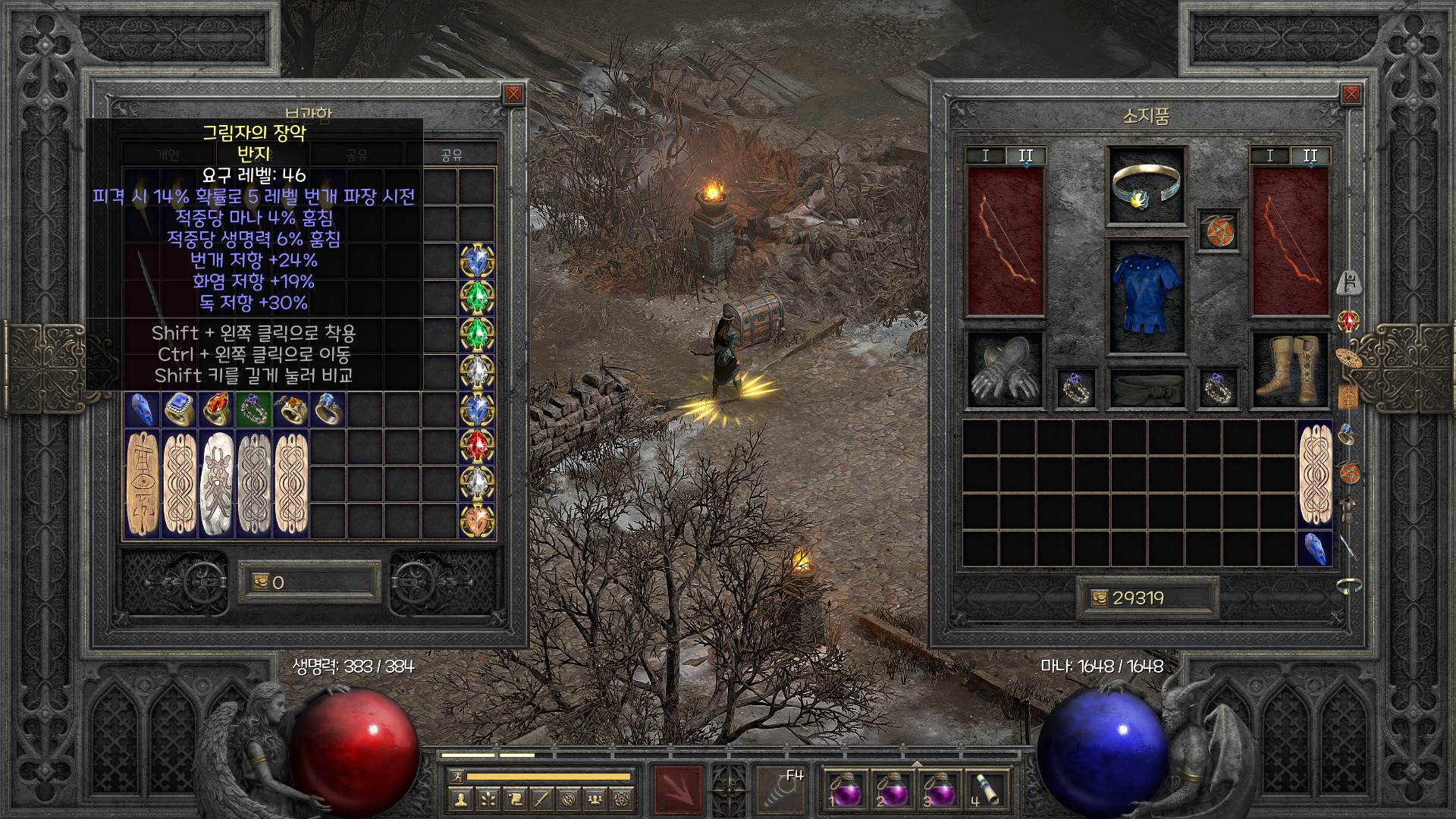
Task: Click the equipped amulet slot
Action: [1219, 230]
